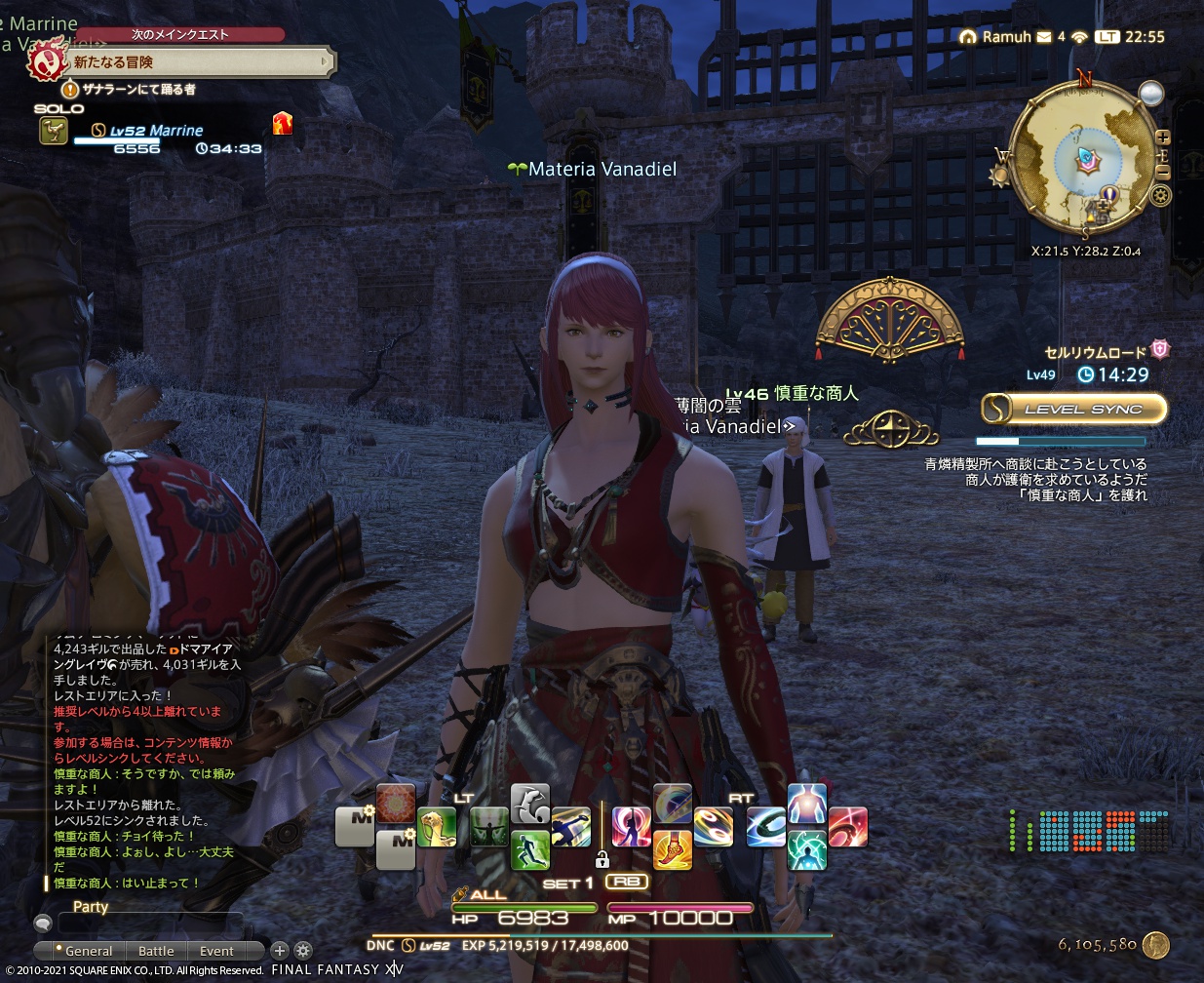Open minimap settings gear
The image size is (1204, 983).
click(1160, 195)
